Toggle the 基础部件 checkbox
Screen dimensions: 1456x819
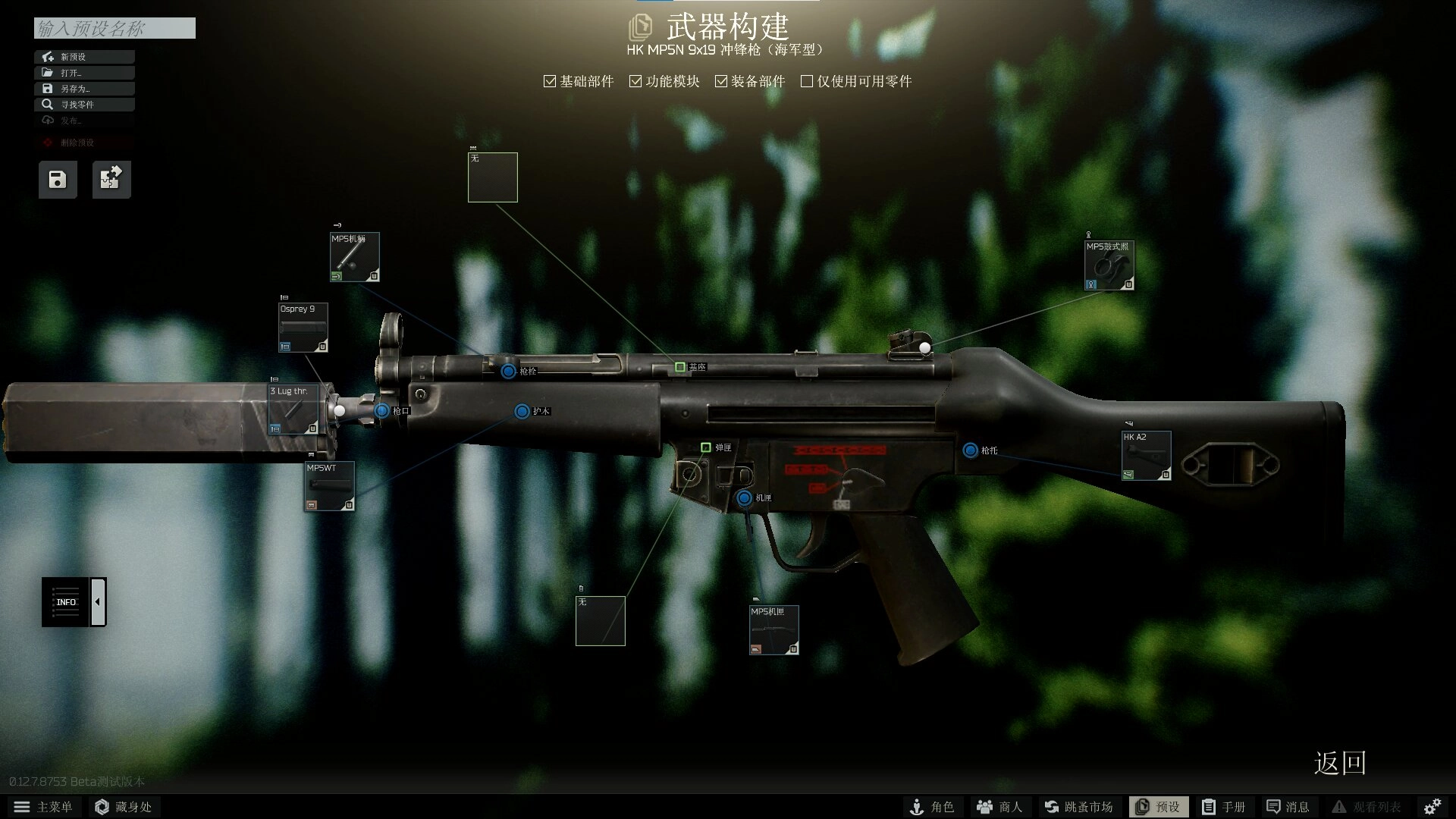[550, 81]
